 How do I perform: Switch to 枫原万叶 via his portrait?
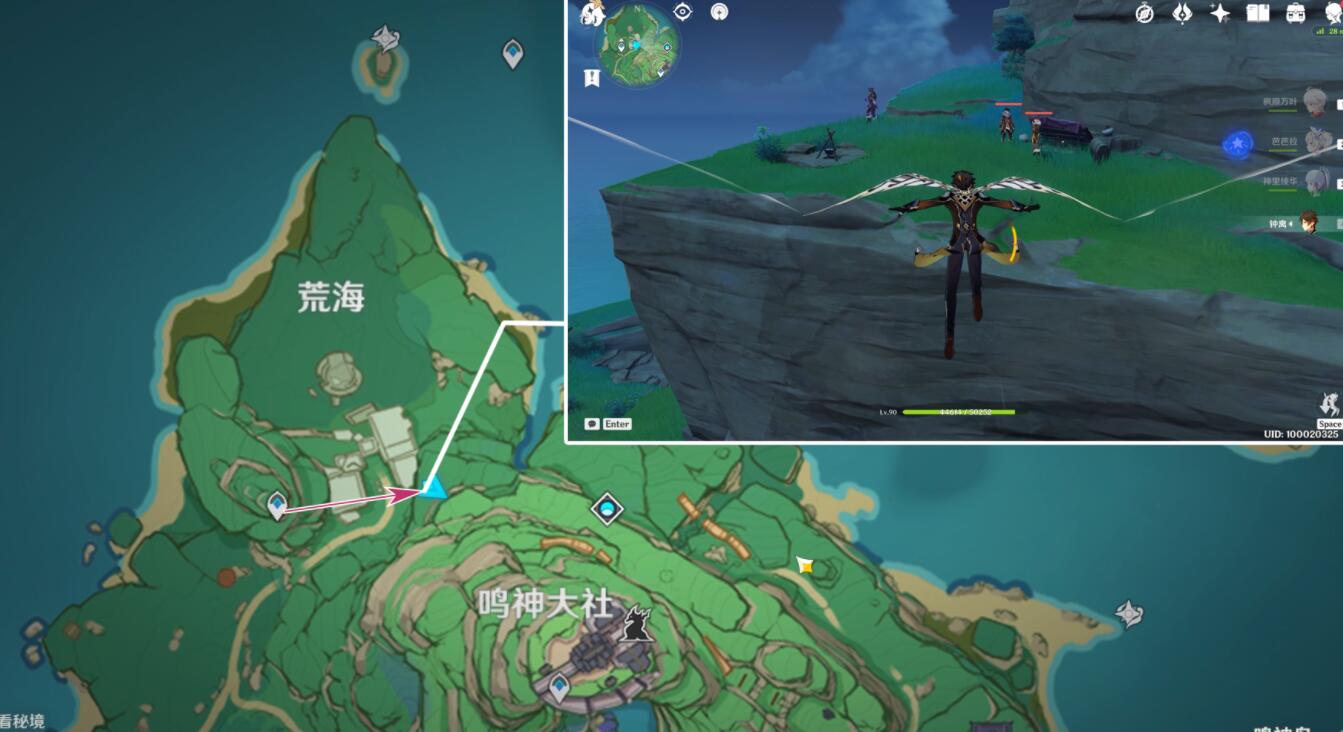pyautogui.click(x=1315, y=102)
